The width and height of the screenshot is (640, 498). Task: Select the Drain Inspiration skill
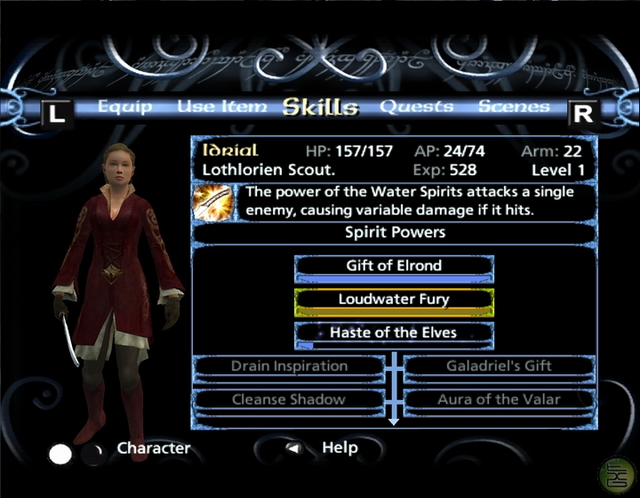click(289, 366)
